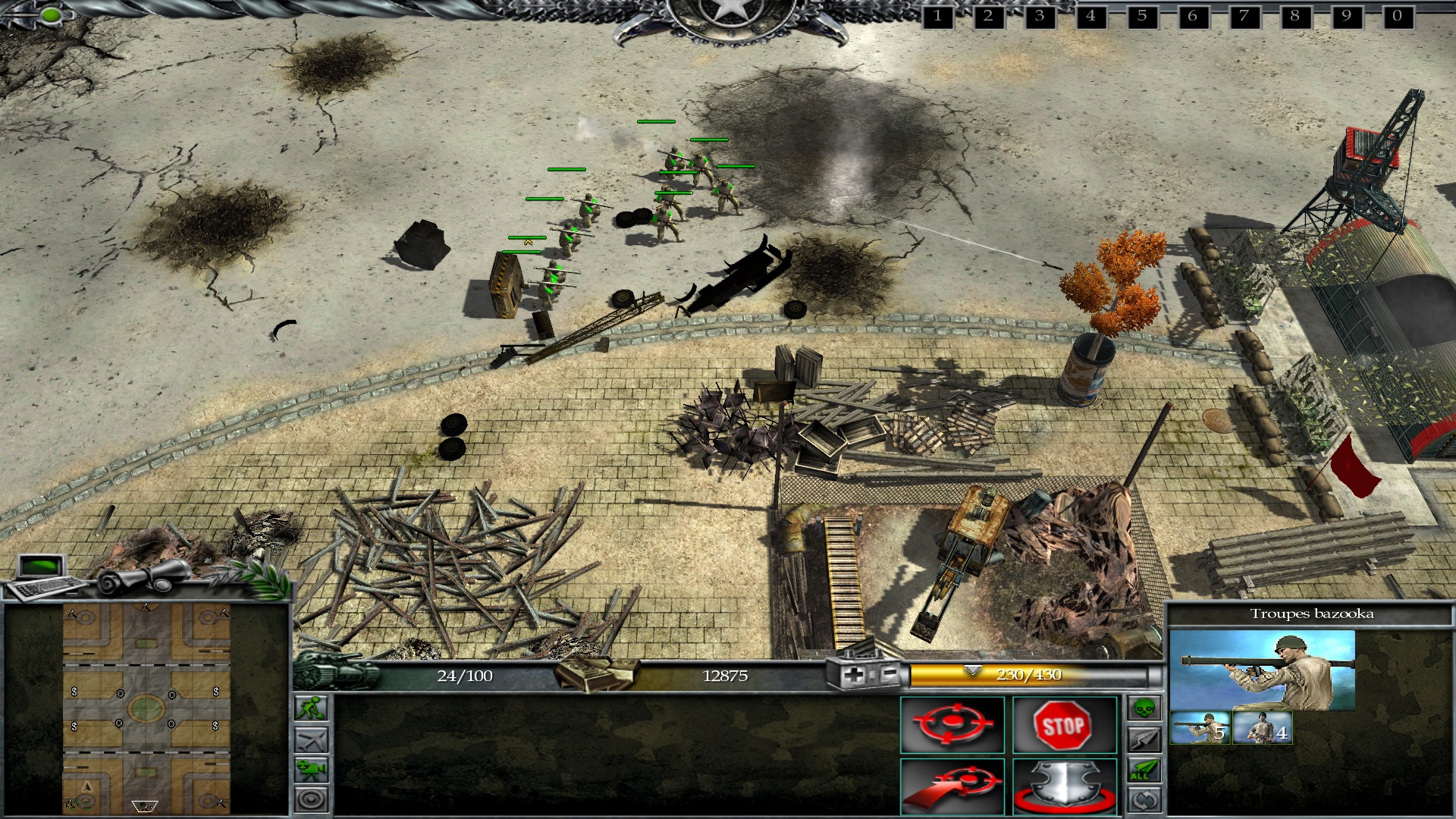Click the concentric rings target button
This screenshot has width=1456, height=819.
pyautogui.click(x=312, y=799)
